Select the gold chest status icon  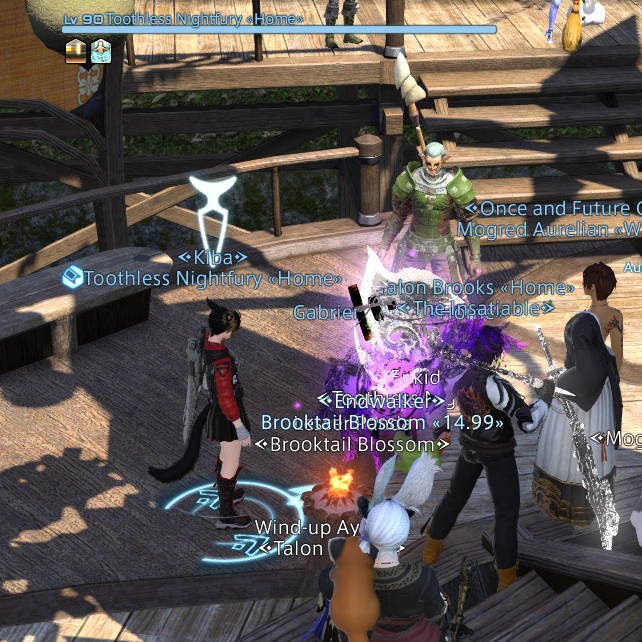pyautogui.click(x=77, y=51)
